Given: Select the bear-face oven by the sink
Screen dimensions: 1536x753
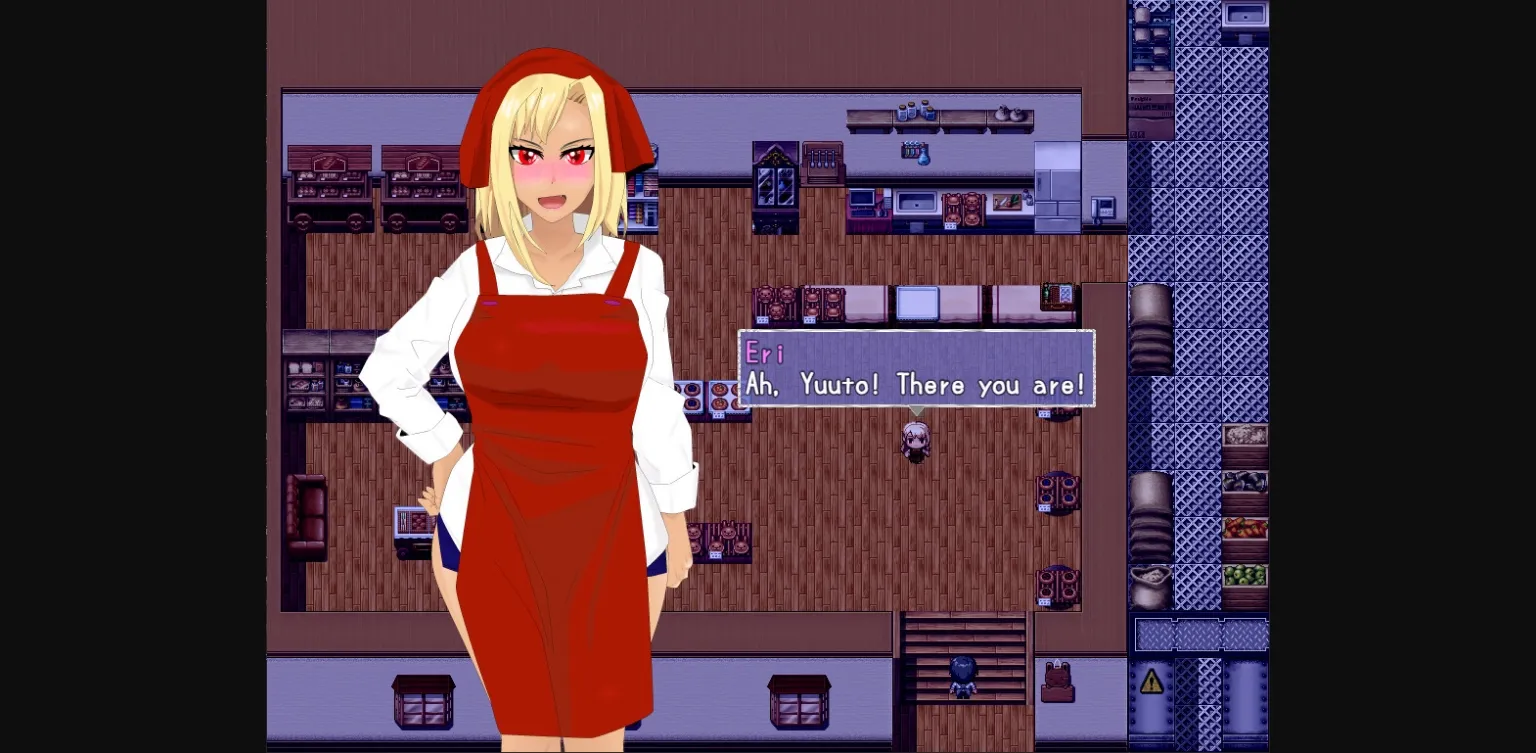Looking at the screenshot, I should [x=963, y=207].
